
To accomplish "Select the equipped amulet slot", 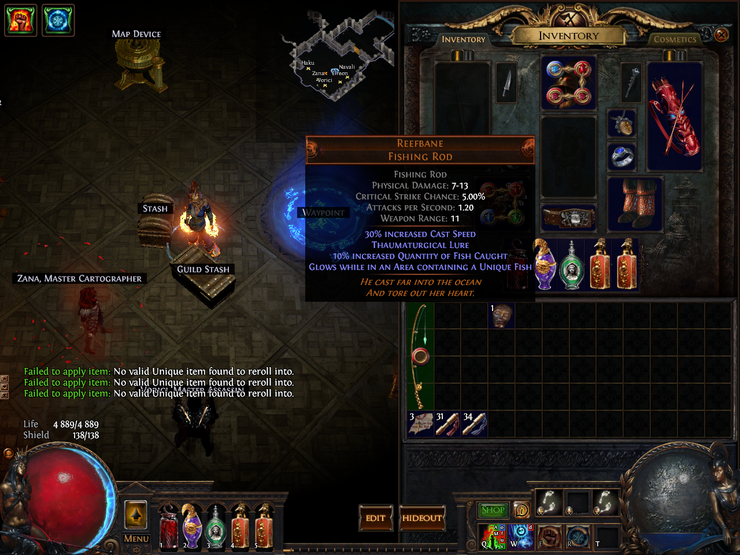I will [621, 123].
